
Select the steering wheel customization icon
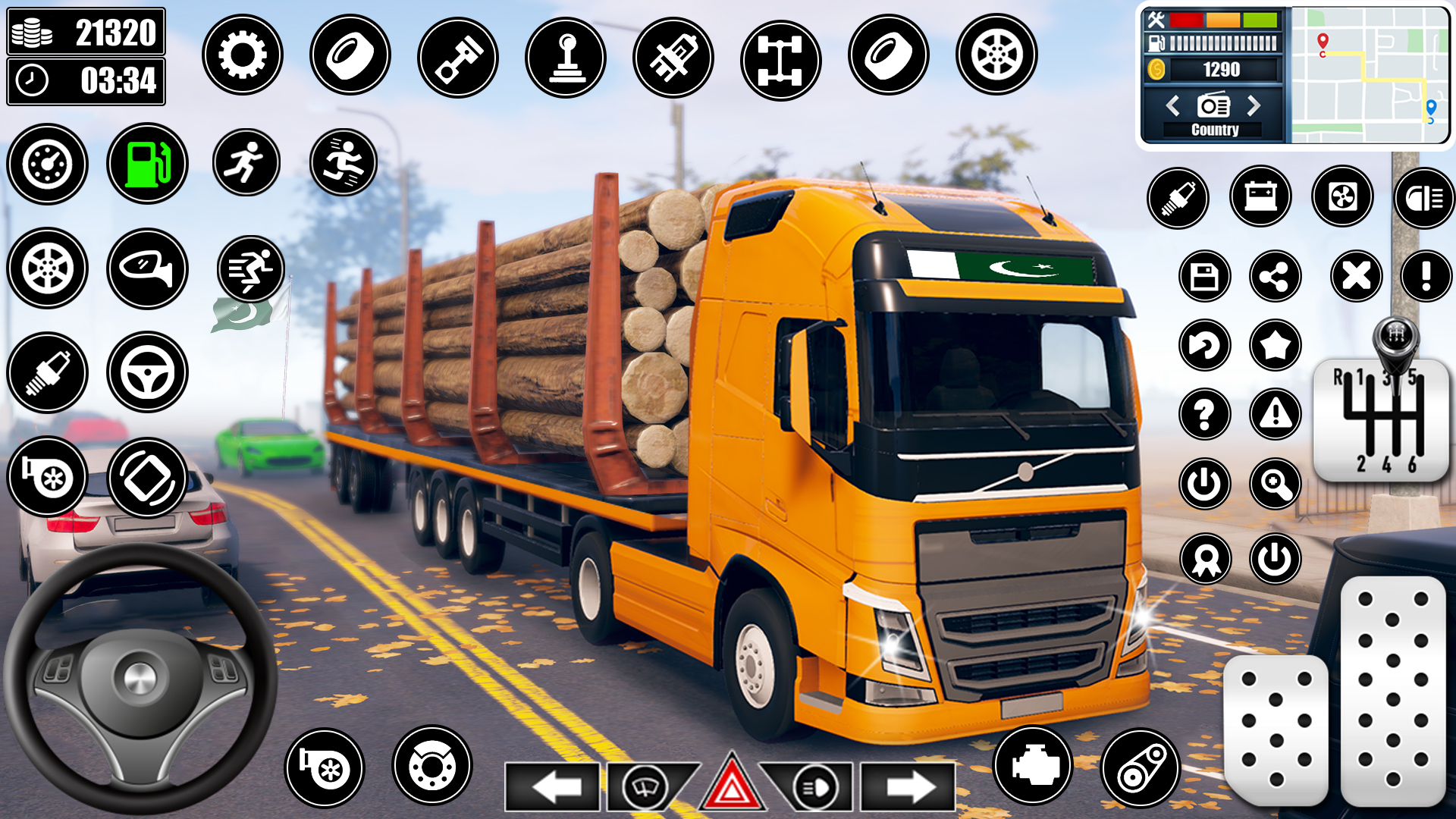coord(149,372)
